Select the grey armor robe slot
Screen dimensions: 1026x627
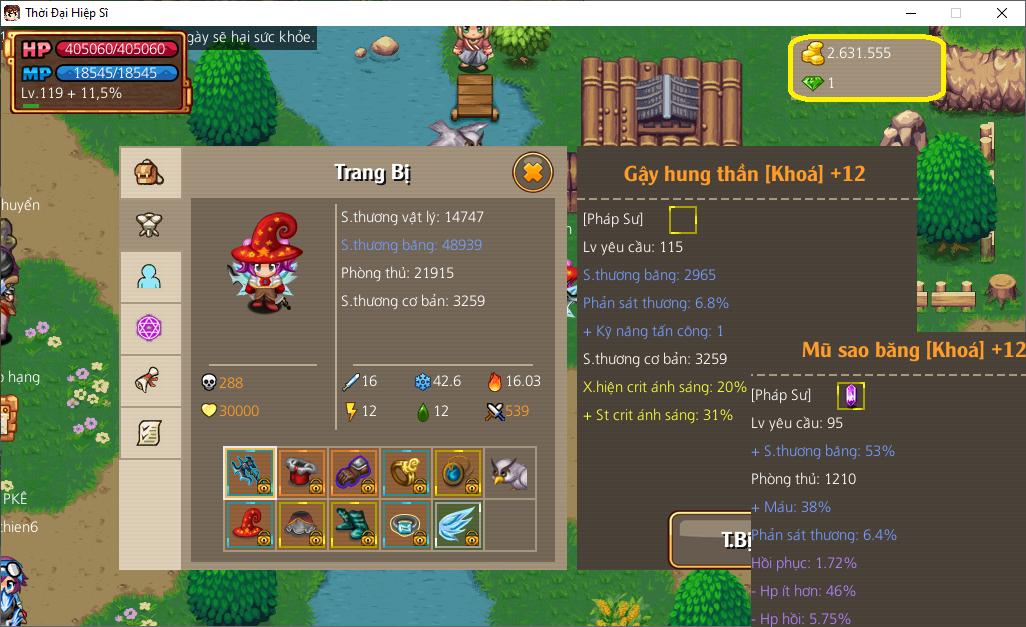(302, 525)
